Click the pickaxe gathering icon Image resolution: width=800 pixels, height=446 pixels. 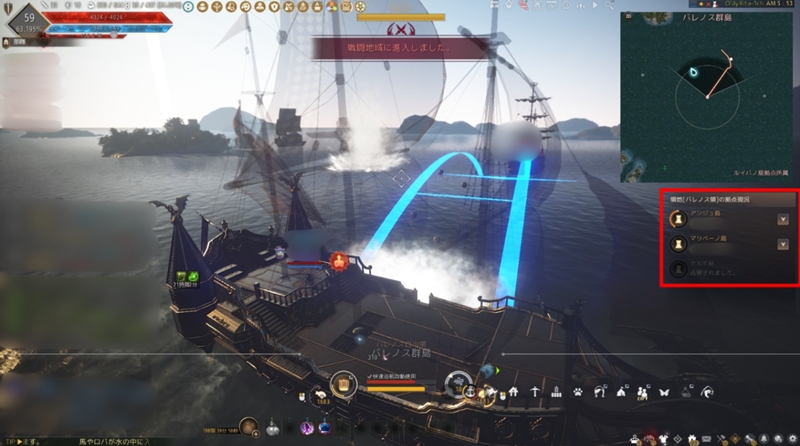(x=535, y=392)
